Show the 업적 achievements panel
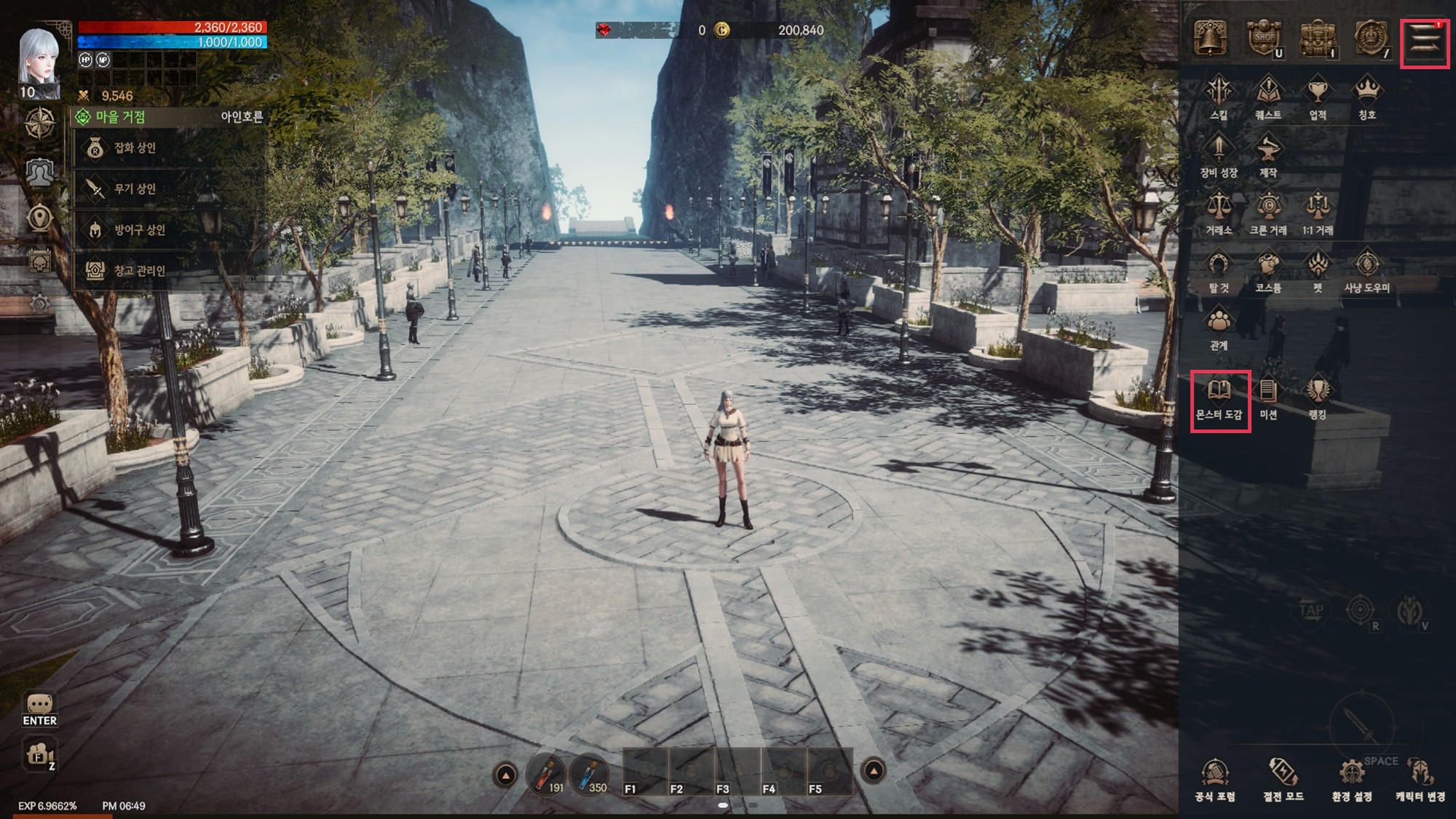The image size is (1456, 819). 1318,98
